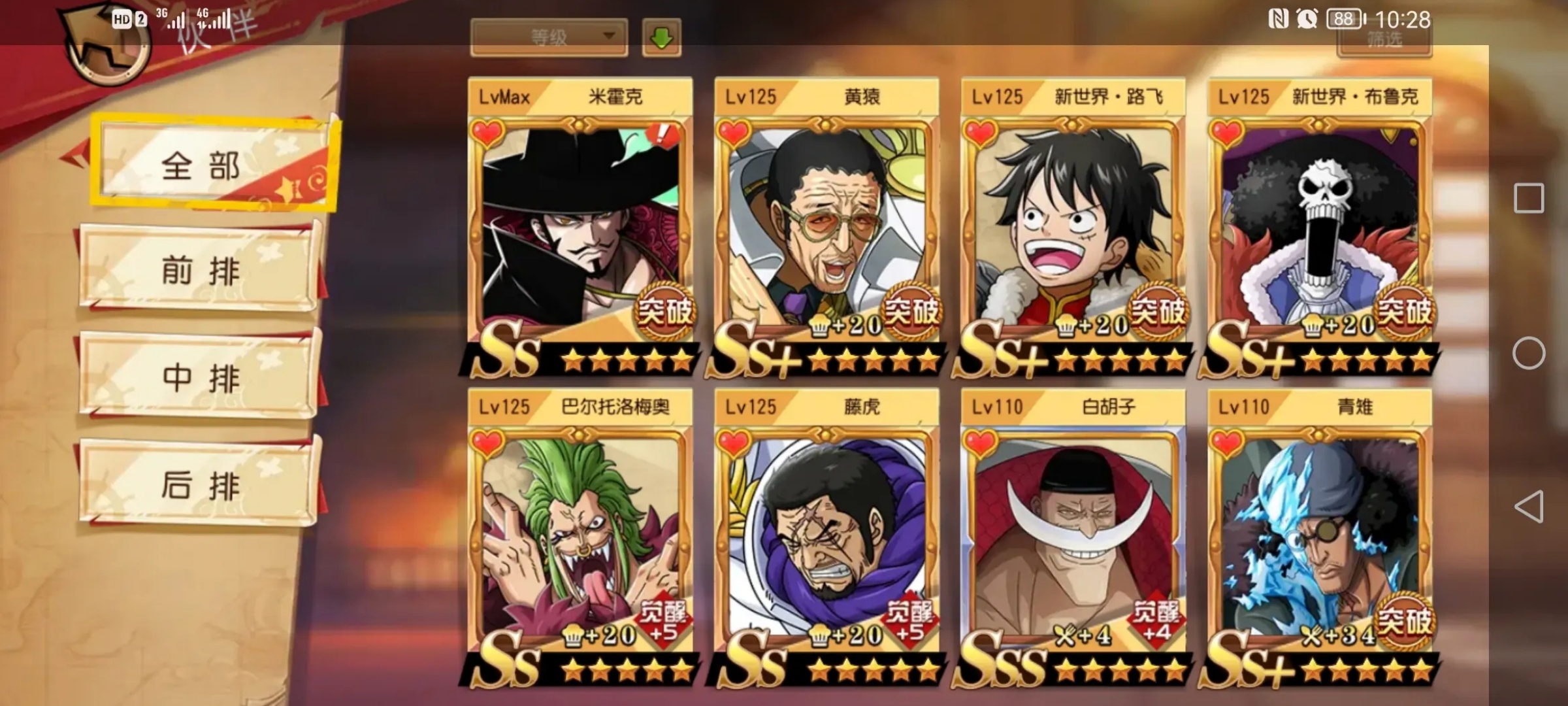Open the 筛选 filter button
The height and width of the screenshot is (706, 1568).
1384,41
